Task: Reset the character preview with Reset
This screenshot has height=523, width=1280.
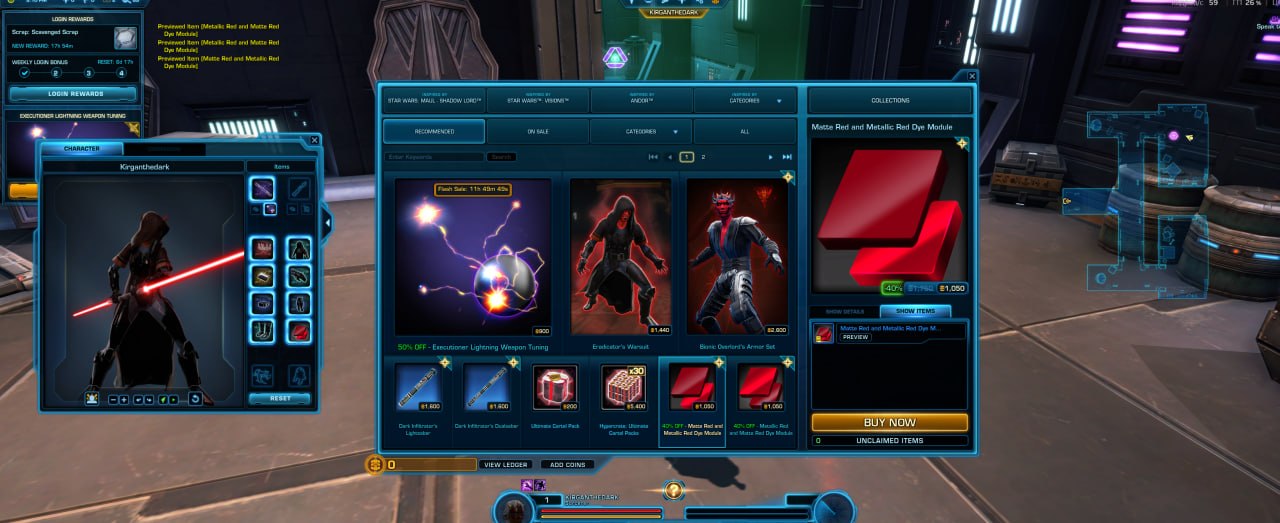Action: tap(279, 398)
